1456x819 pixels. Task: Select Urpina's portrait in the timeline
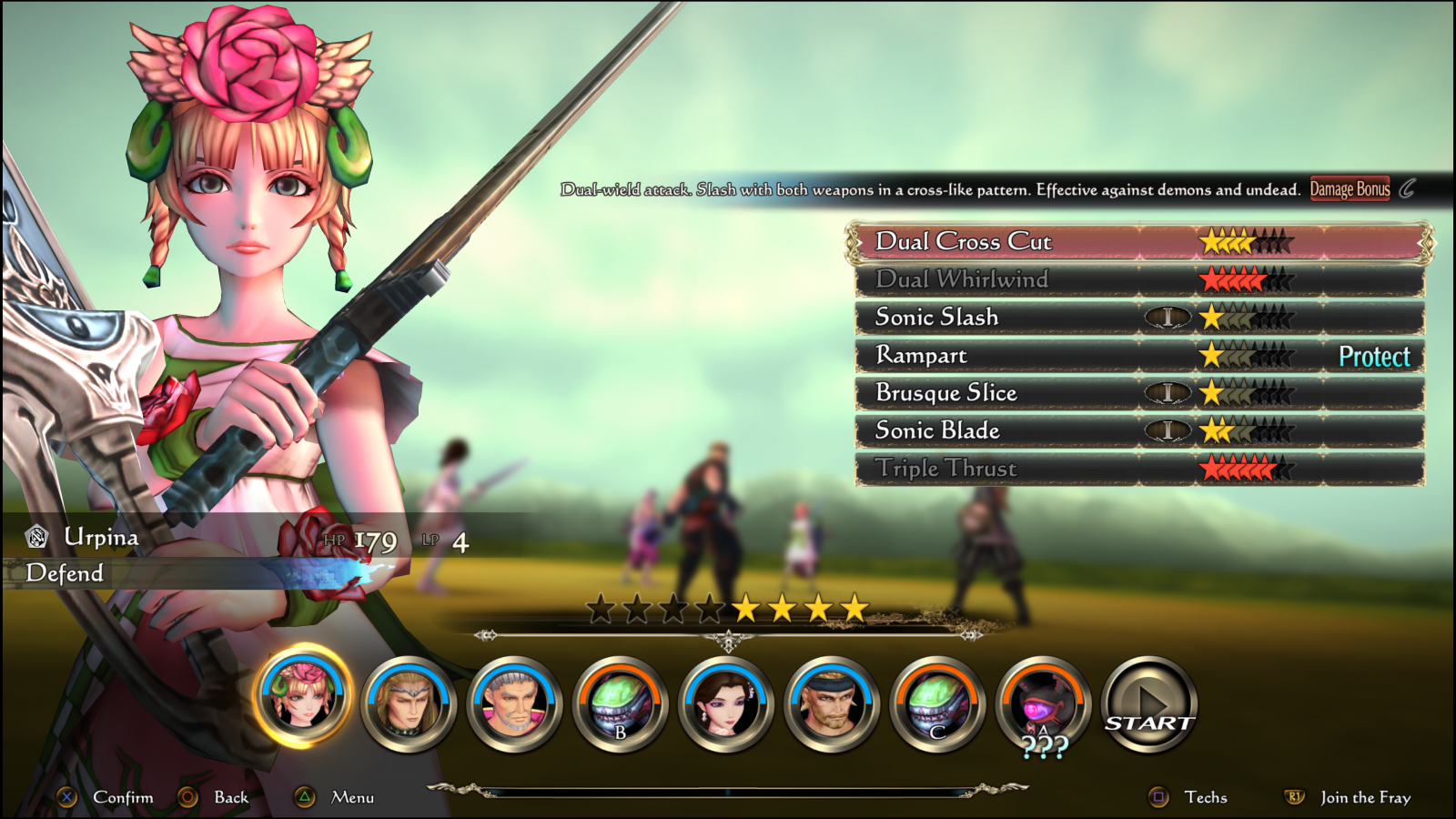[302, 696]
